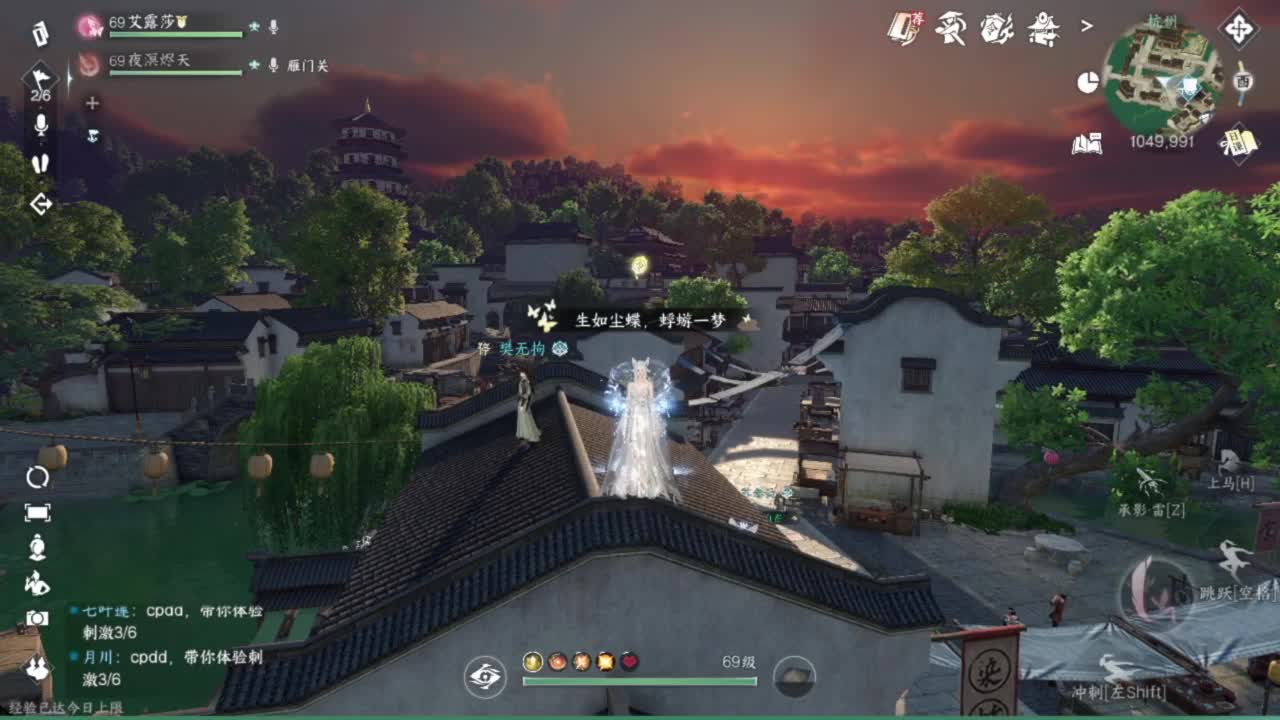The width and height of the screenshot is (1280, 720).
Task: Click the book/journal icon near the minimap
Action: pos(1089,145)
